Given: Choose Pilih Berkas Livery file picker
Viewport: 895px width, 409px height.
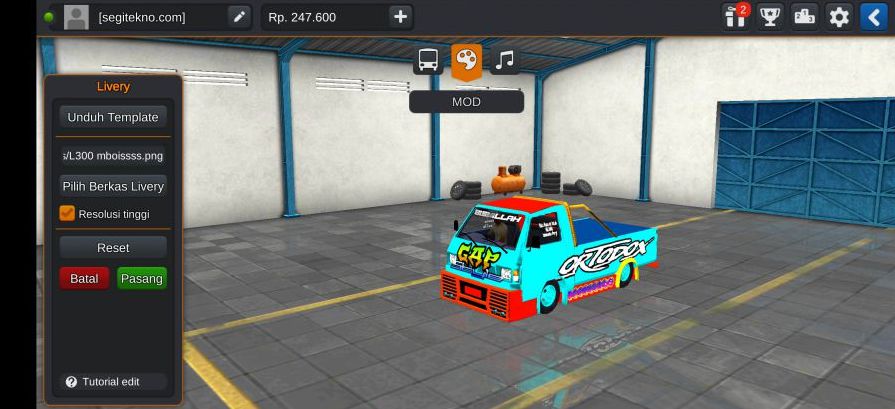Looking at the screenshot, I should (x=112, y=186).
